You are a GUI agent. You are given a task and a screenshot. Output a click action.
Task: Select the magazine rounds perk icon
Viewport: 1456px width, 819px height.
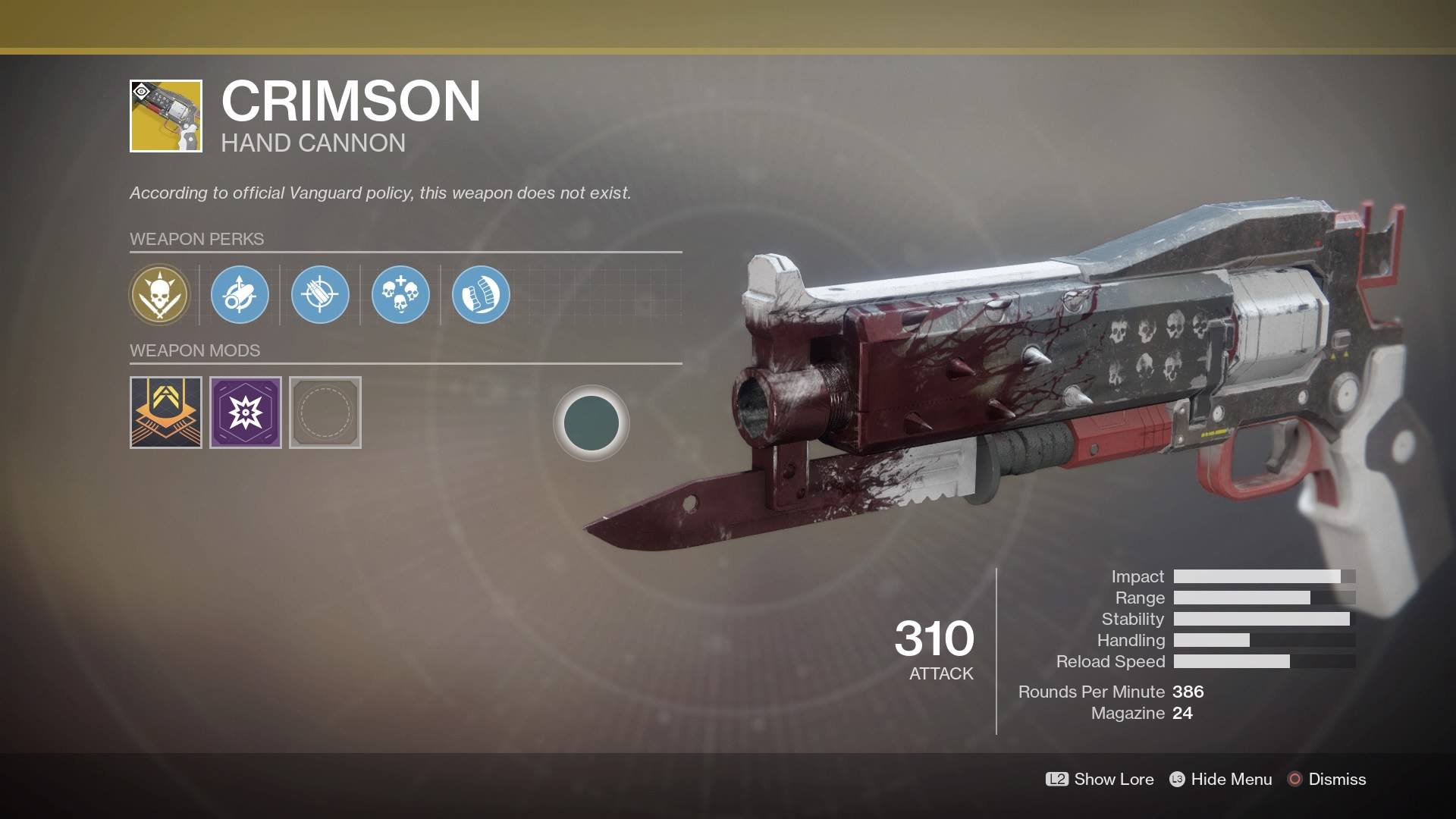479,296
